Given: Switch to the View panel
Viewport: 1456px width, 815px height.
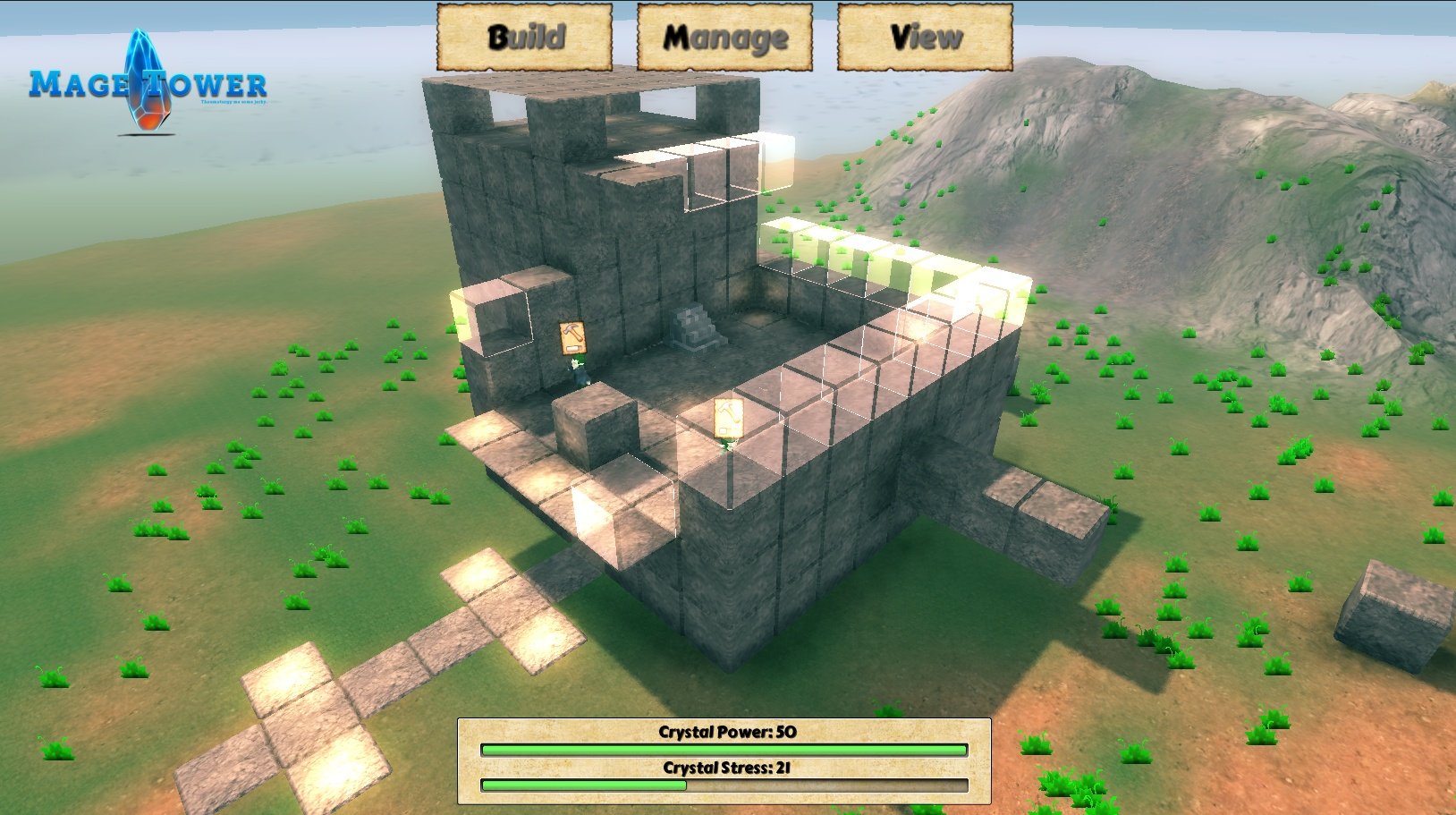Looking at the screenshot, I should (924, 37).
